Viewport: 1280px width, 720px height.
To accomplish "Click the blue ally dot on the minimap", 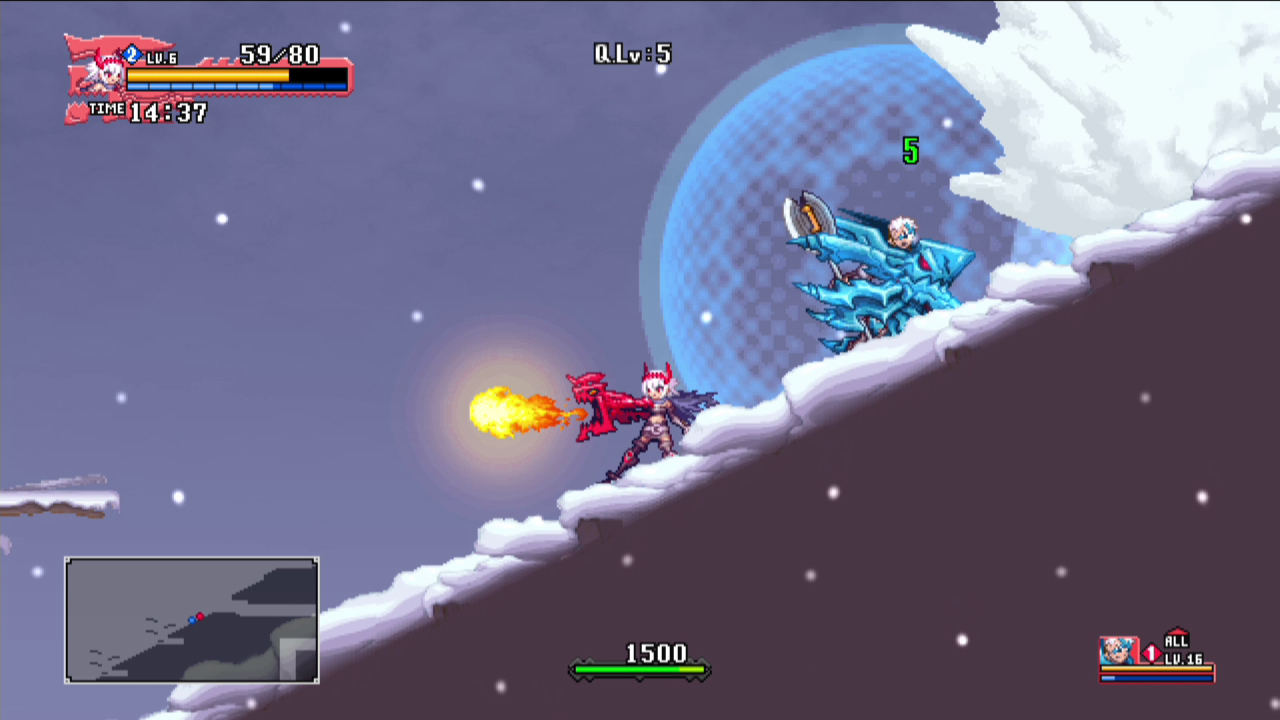I will (192, 620).
